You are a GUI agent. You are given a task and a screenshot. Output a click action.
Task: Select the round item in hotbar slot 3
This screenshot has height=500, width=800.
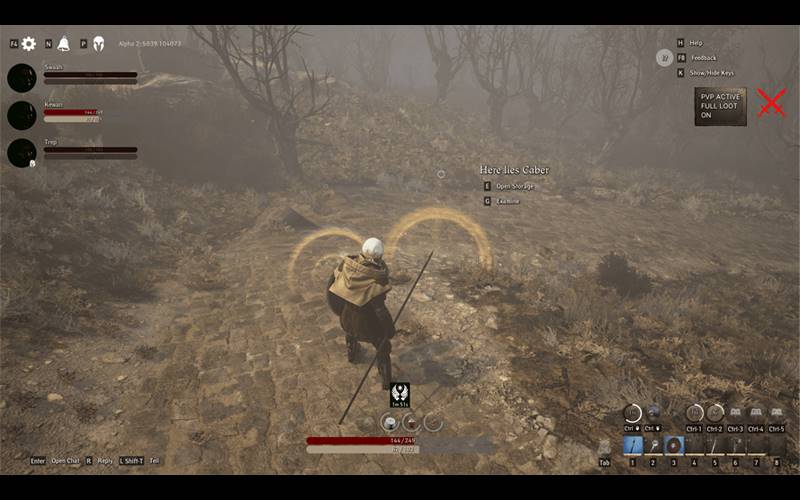tap(674, 445)
